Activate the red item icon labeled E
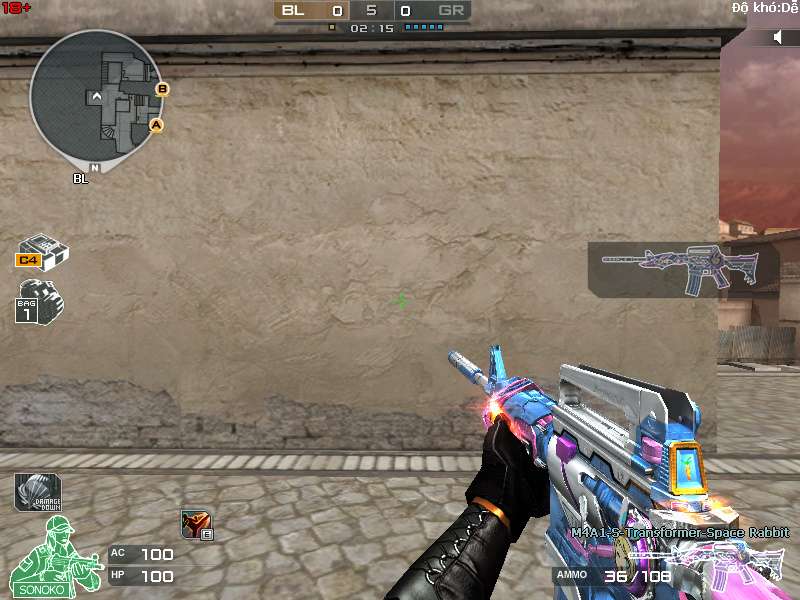 click(195, 524)
